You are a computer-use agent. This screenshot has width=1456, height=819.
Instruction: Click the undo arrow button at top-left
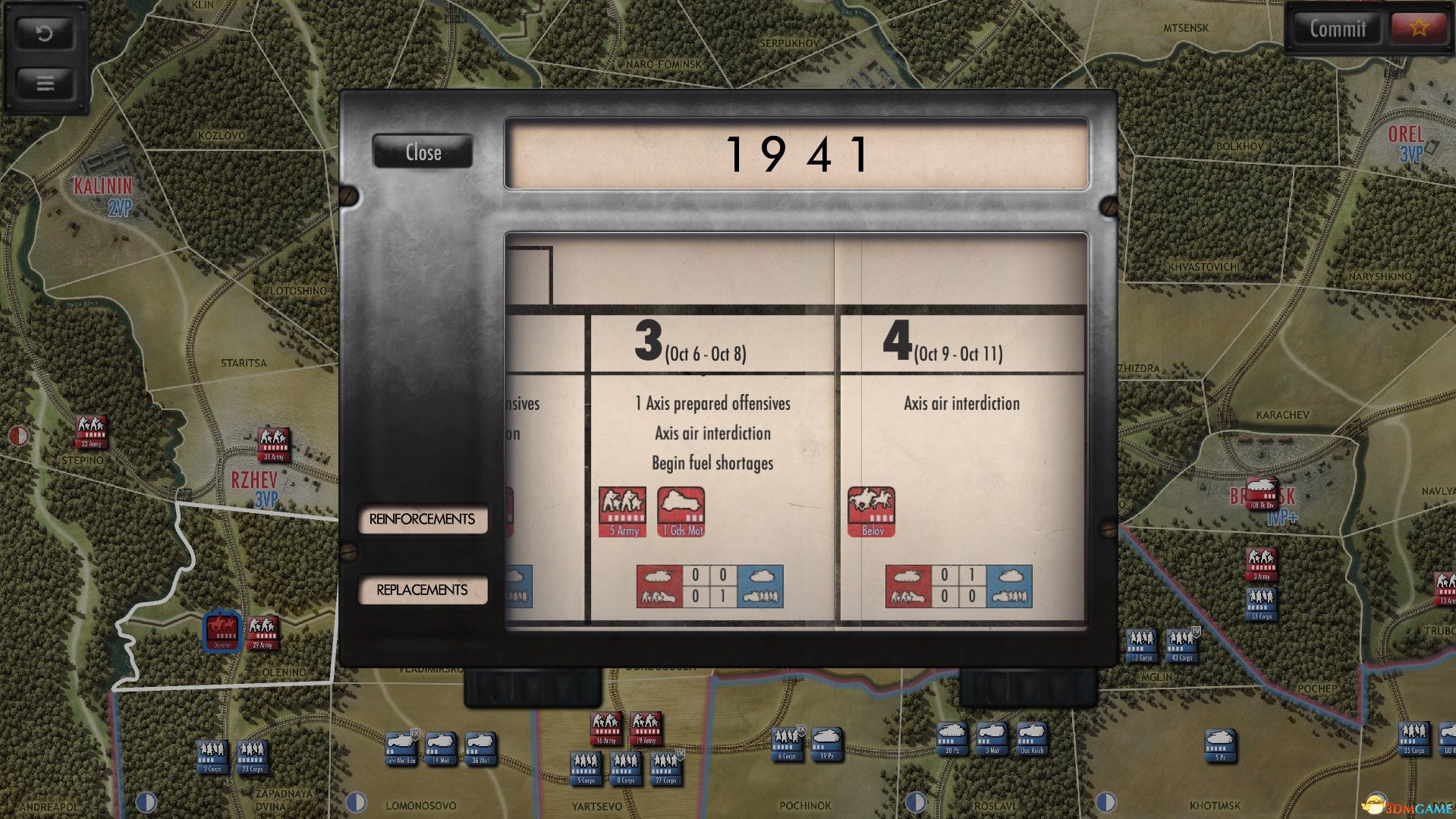click(46, 34)
